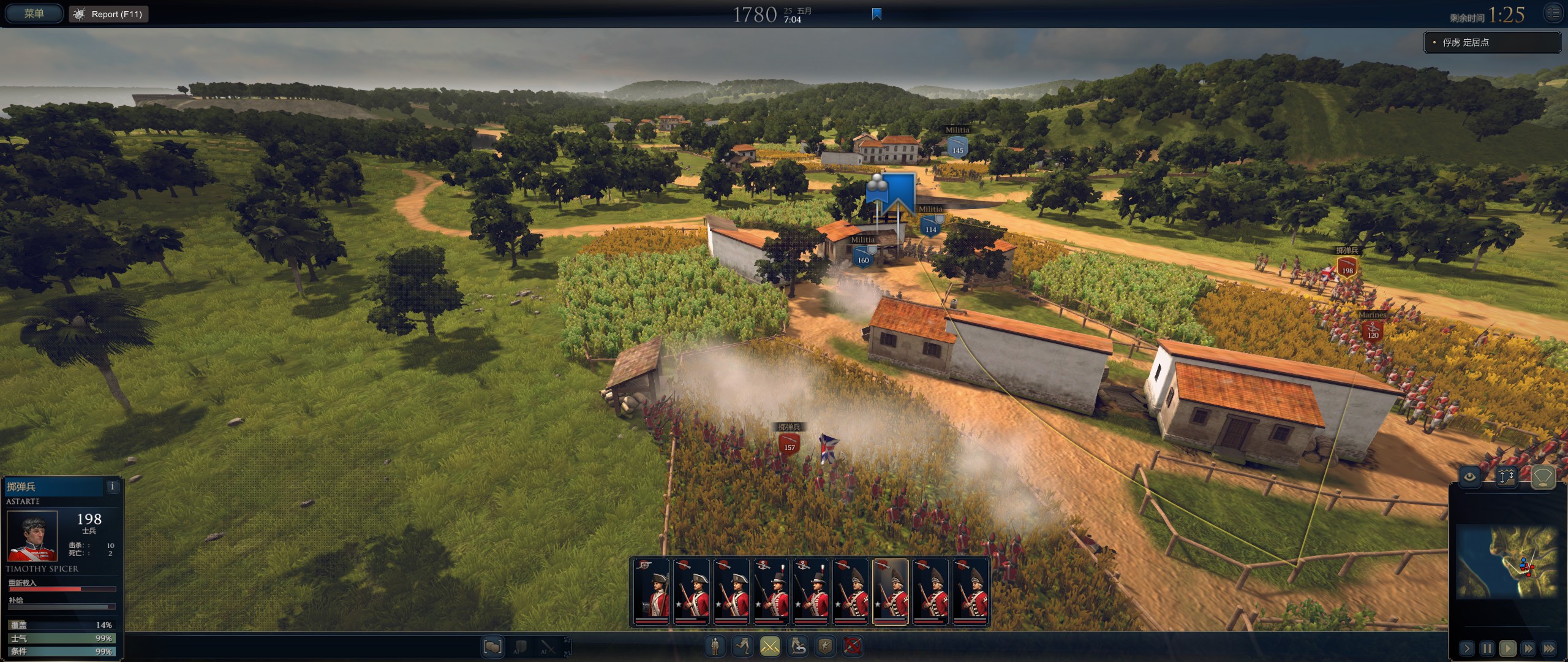Activate the skirmisher shield order
1568x662 pixels.
coord(825,645)
